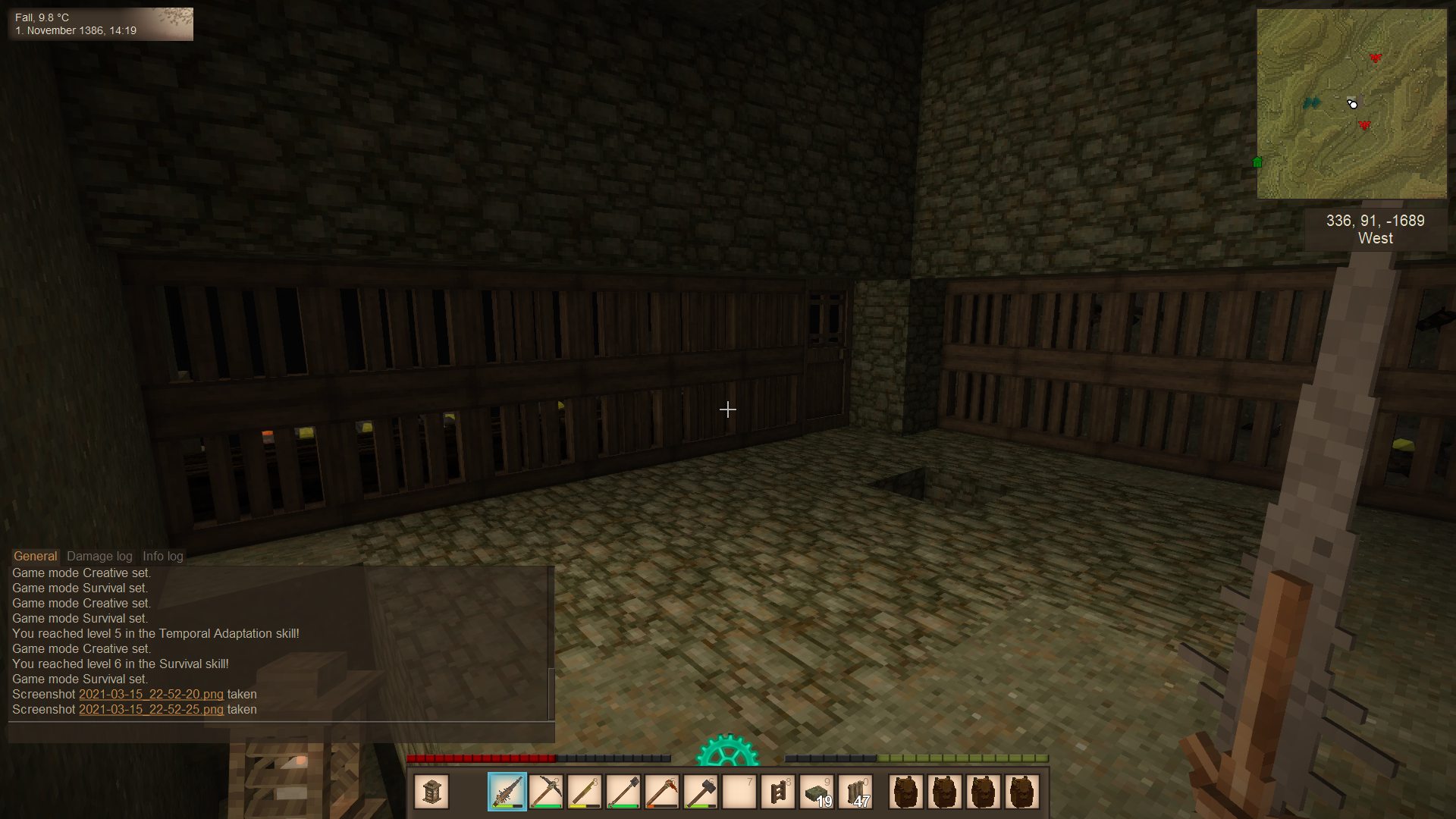
Task: Select the ladder hotbar slot
Action: 777,792
